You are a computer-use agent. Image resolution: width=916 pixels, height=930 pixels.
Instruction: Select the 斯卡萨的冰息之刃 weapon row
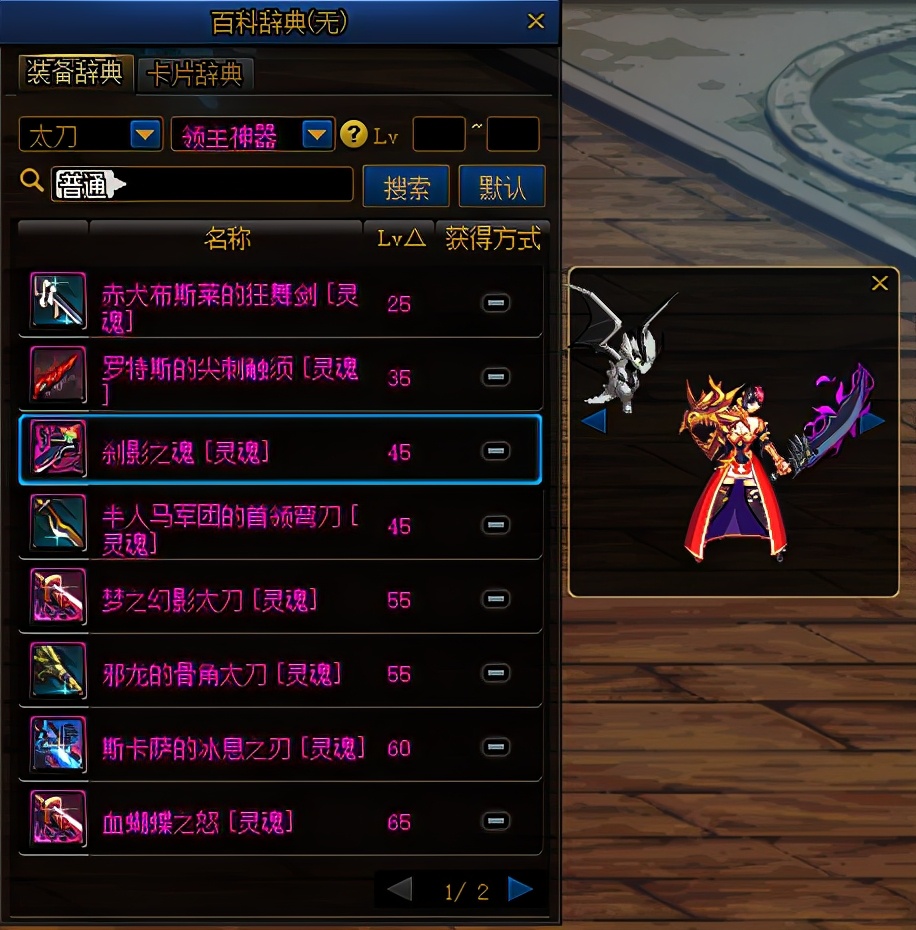(232, 748)
